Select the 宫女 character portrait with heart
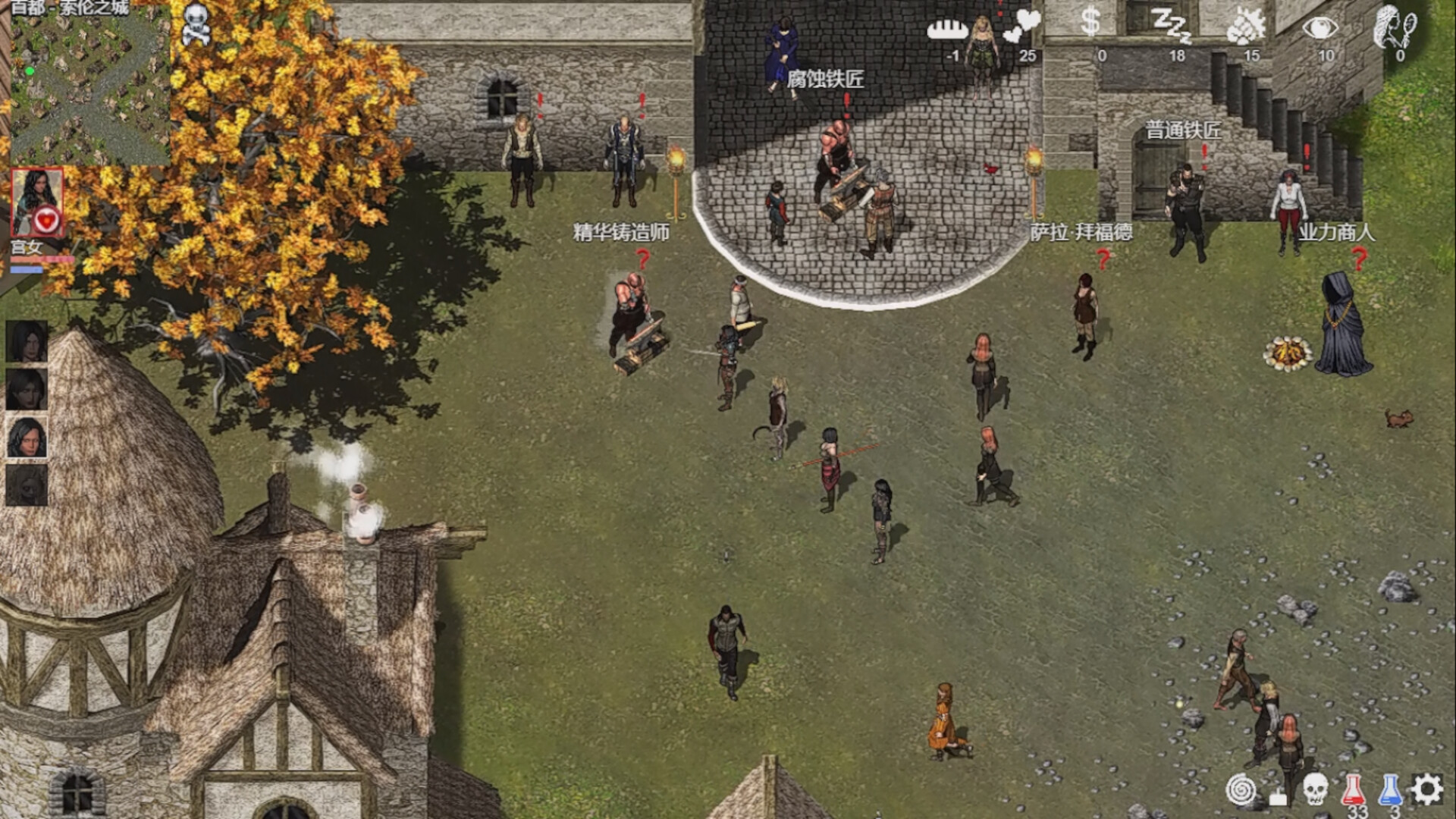1456x819 pixels. click(38, 201)
